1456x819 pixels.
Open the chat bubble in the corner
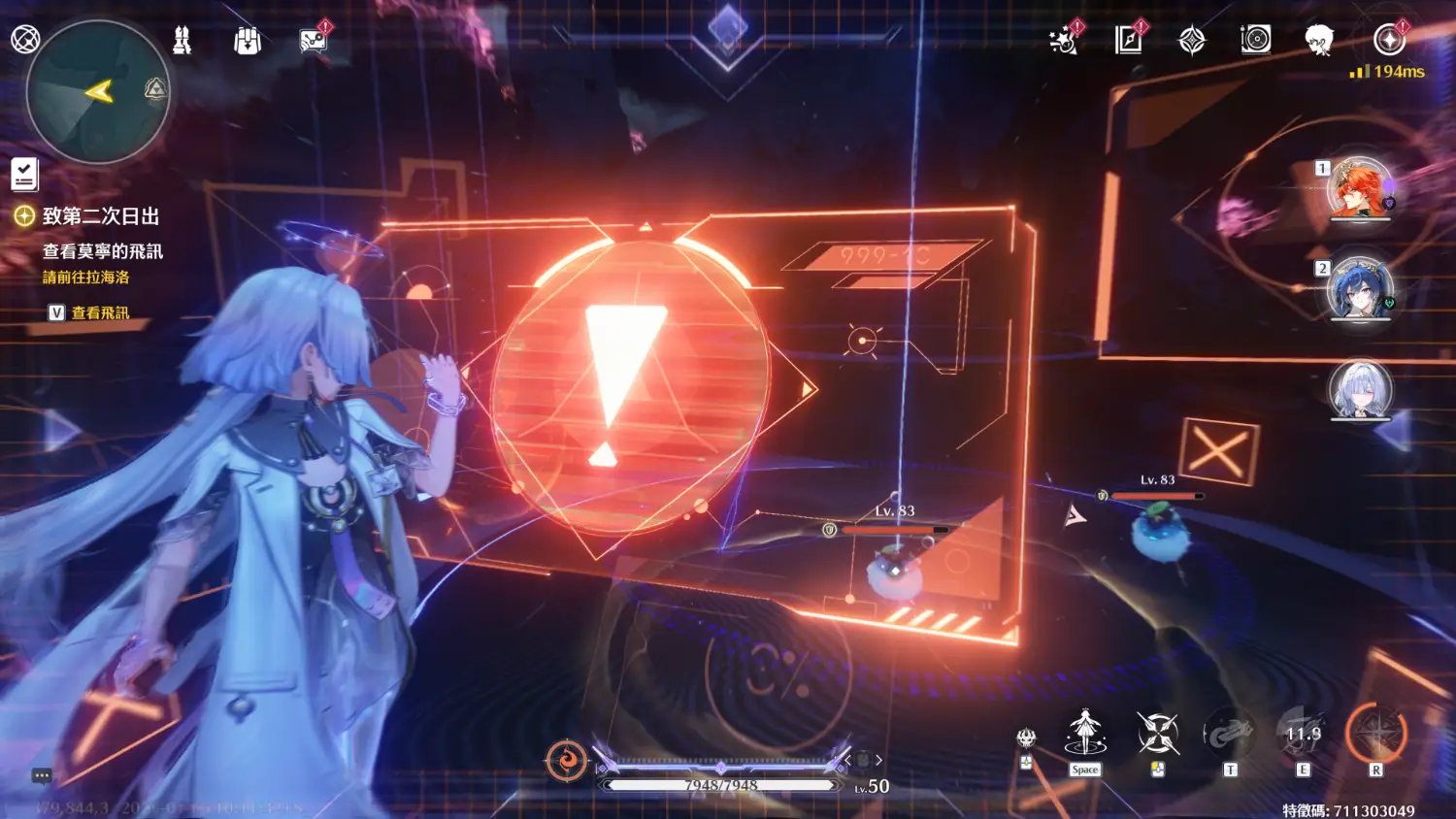[x=42, y=776]
